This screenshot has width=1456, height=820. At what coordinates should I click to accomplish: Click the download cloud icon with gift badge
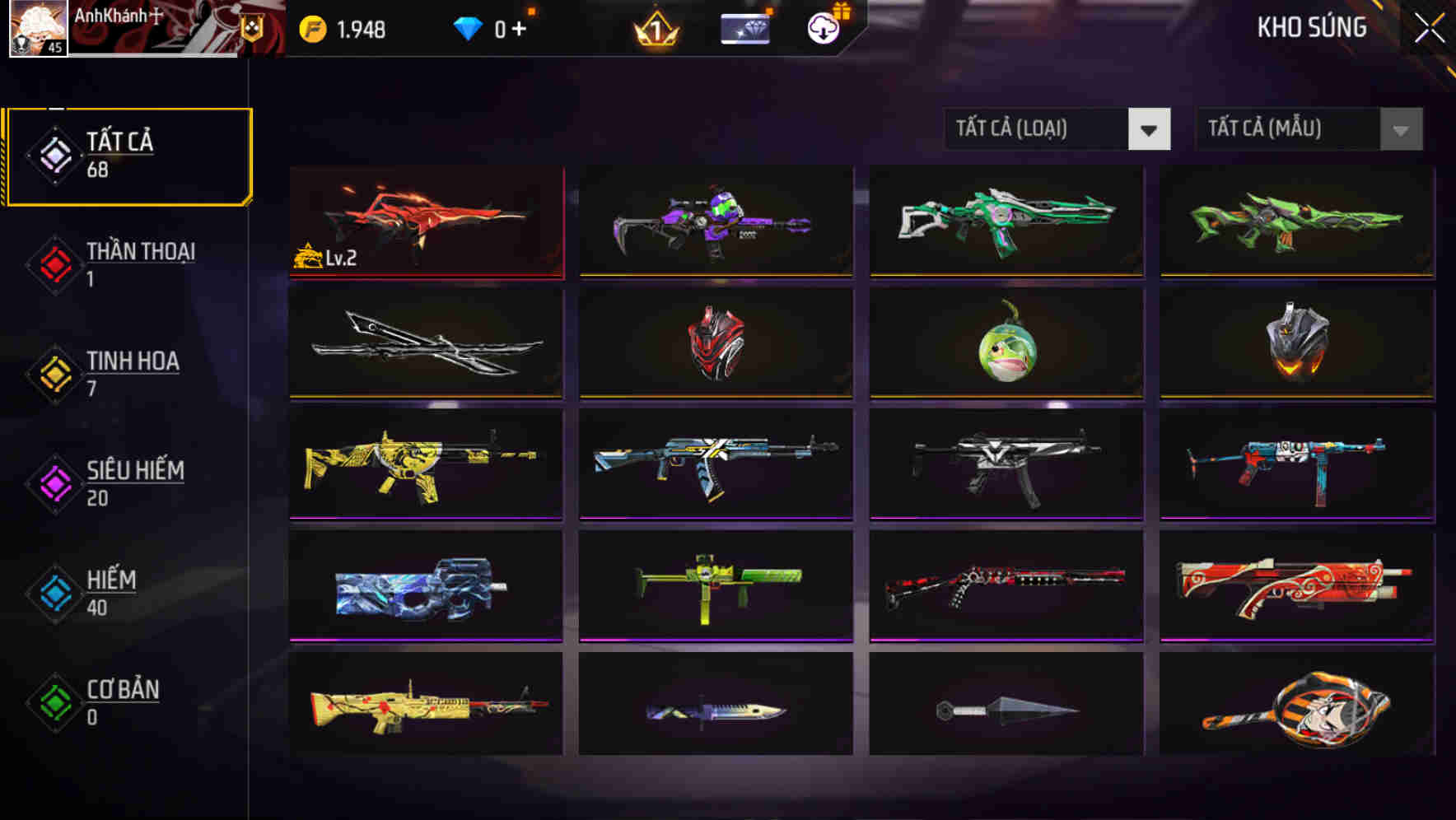821,27
